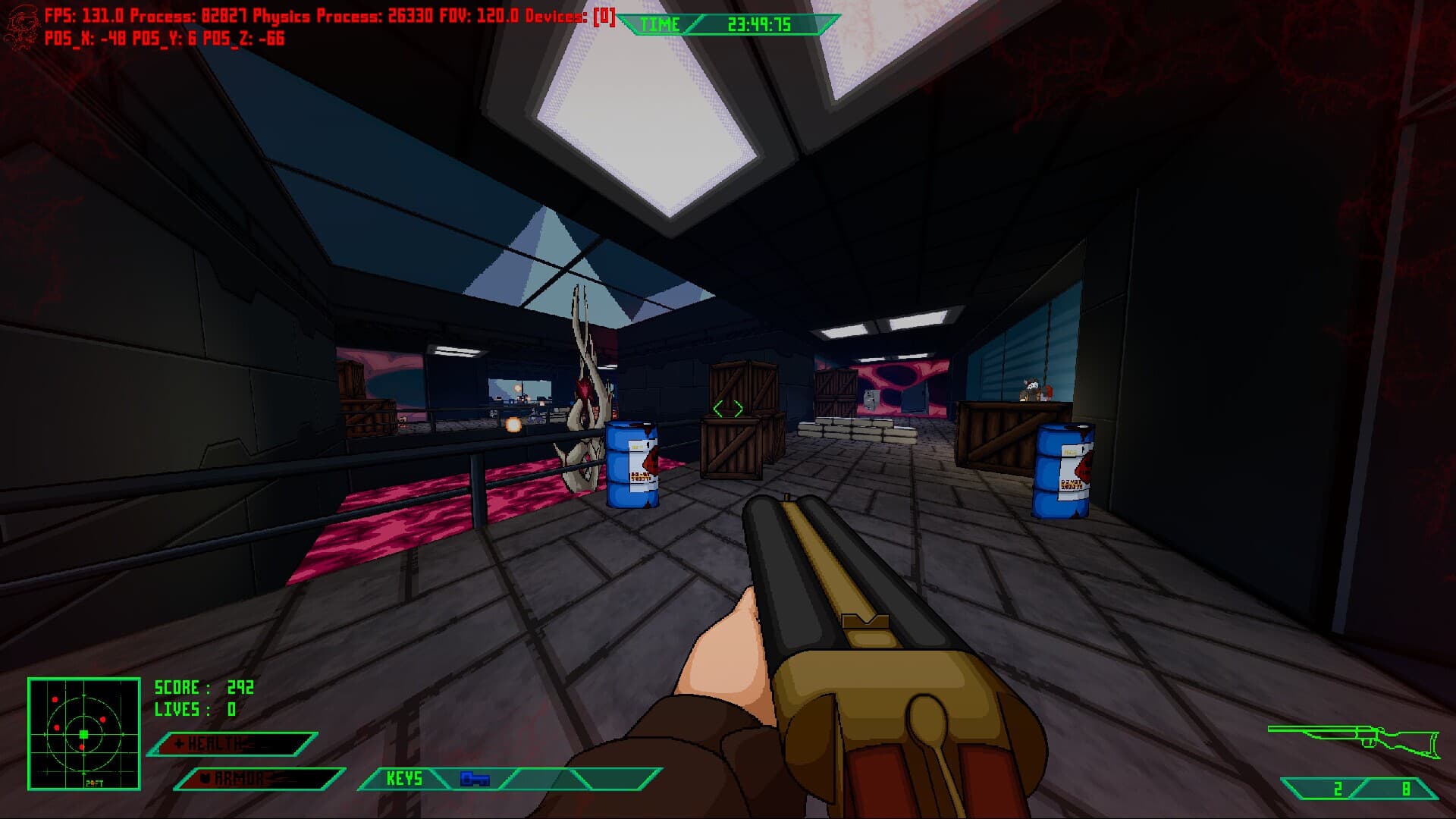Select the blue key in the keys bar
The height and width of the screenshot is (819, 1456).
click(x=475, y=779)
